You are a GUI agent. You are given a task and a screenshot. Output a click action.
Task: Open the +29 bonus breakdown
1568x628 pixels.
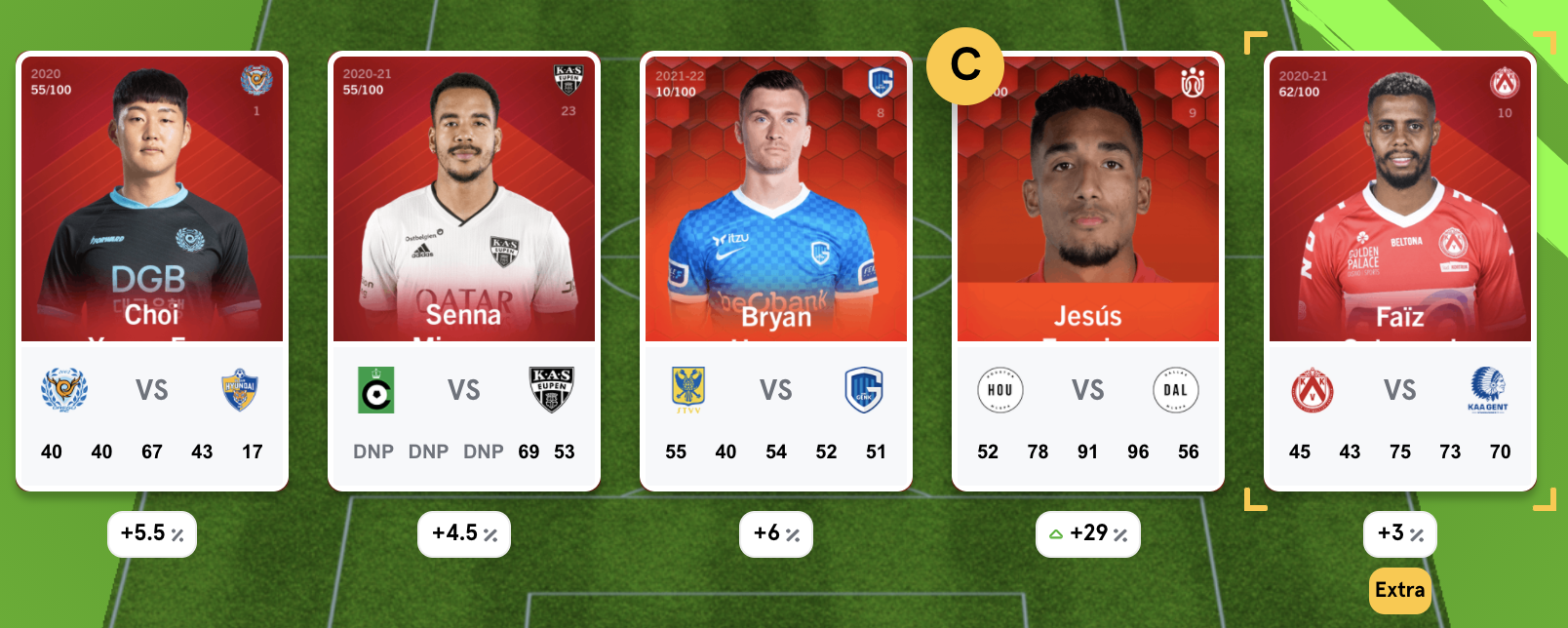1088,533
